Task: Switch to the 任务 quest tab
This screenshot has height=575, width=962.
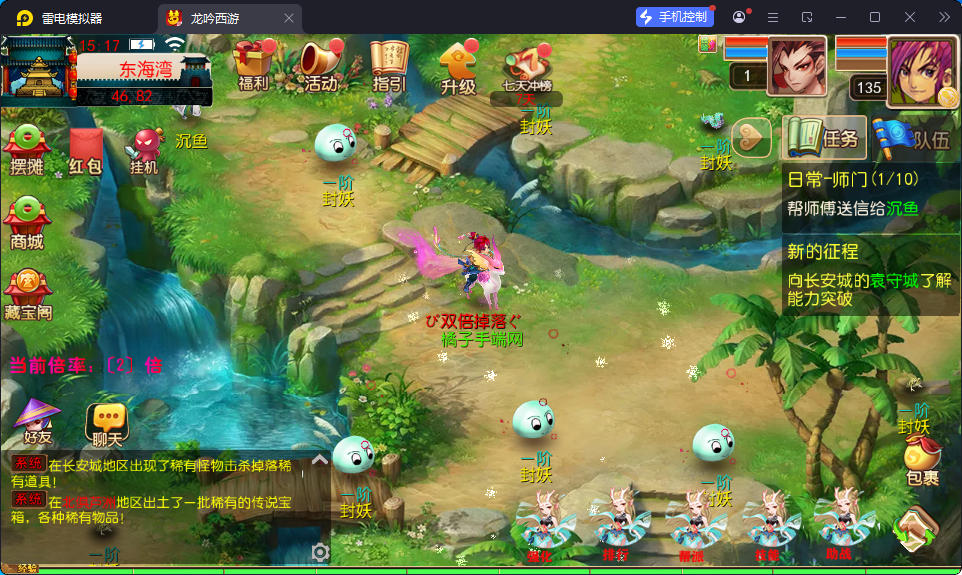Action: [x=824, y=138]
